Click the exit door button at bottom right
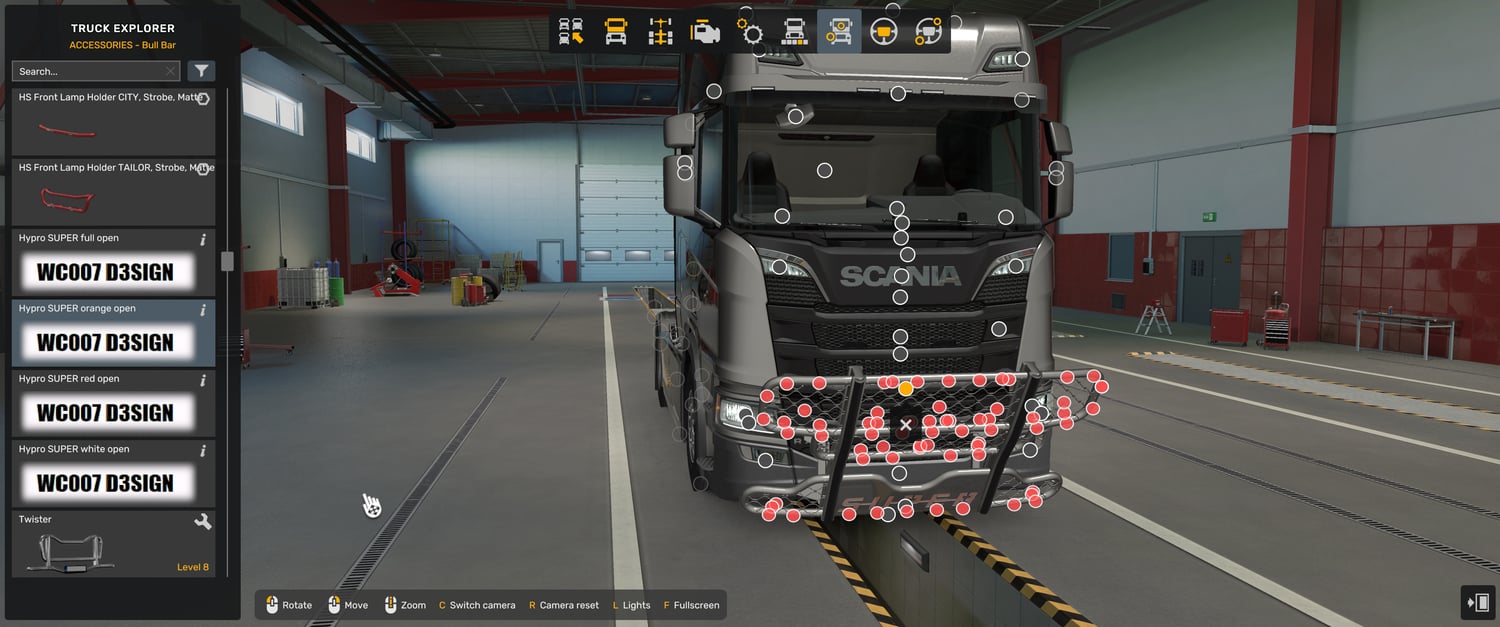Screen dimensions: 1500x627 point(1477,602)
